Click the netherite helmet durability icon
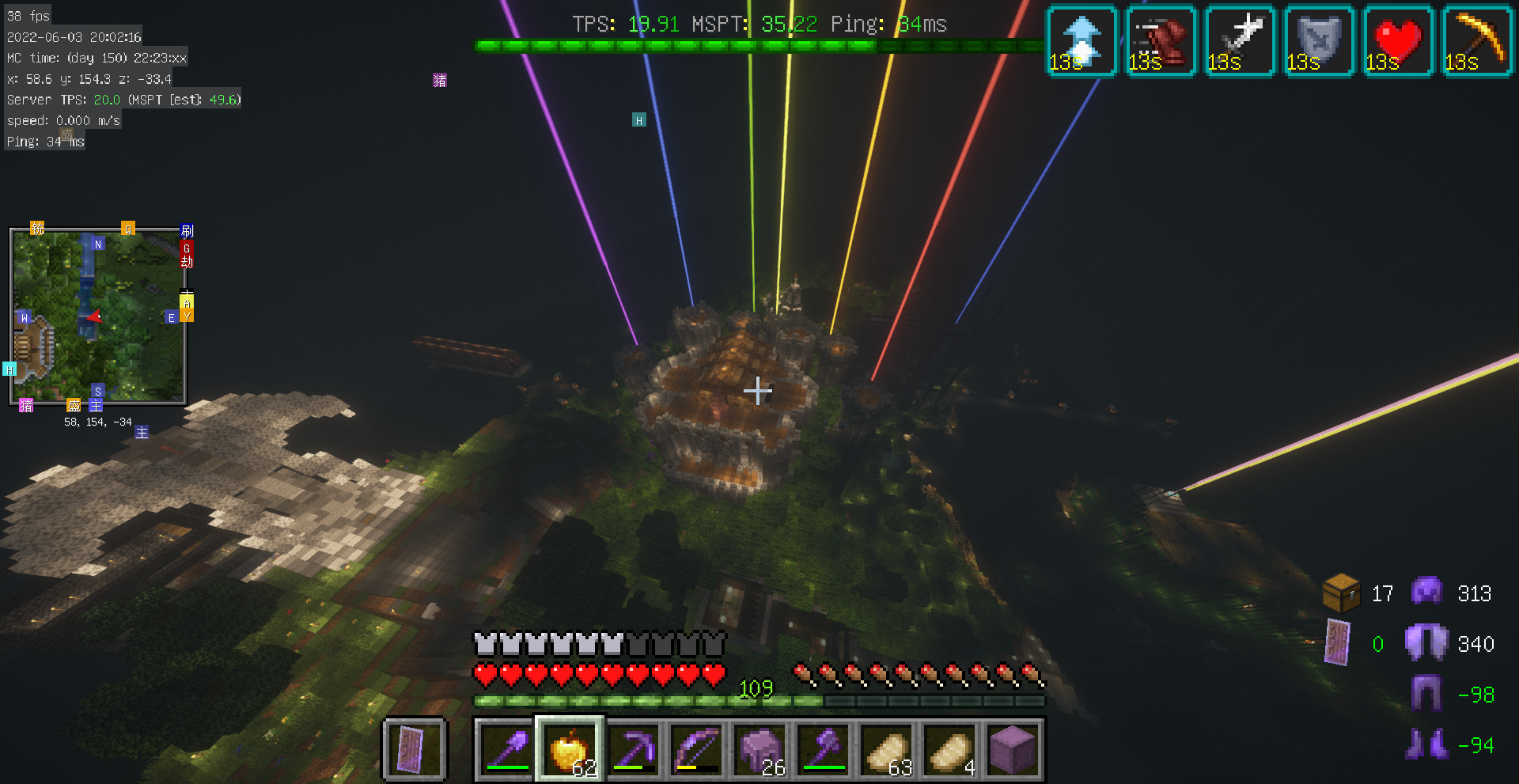This screenshot has height=784, width=1519. (x=1426, y=593)
